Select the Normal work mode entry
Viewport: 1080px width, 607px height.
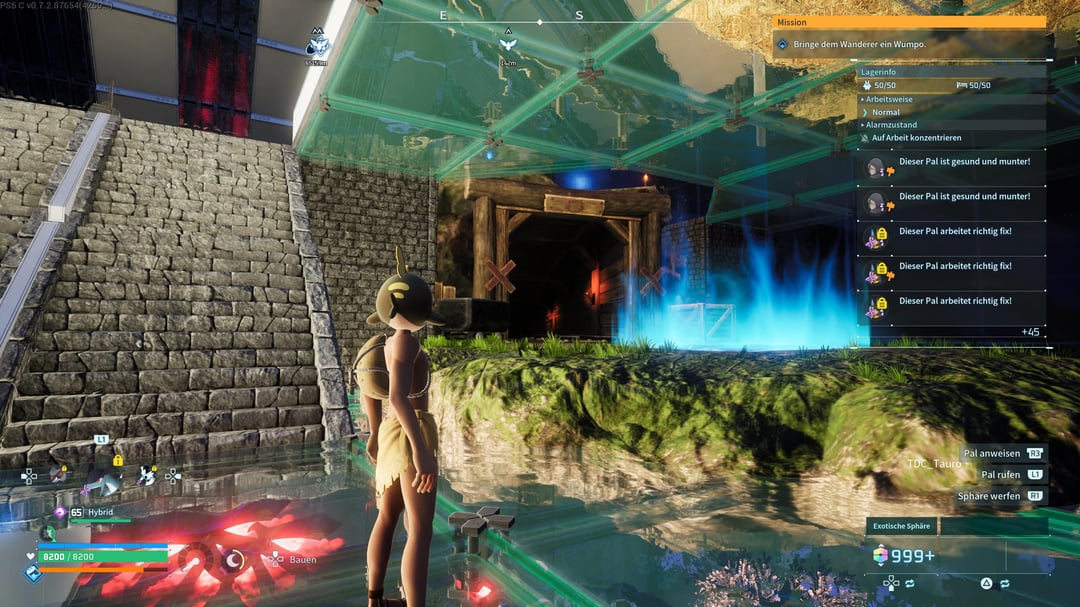point(885,112)
